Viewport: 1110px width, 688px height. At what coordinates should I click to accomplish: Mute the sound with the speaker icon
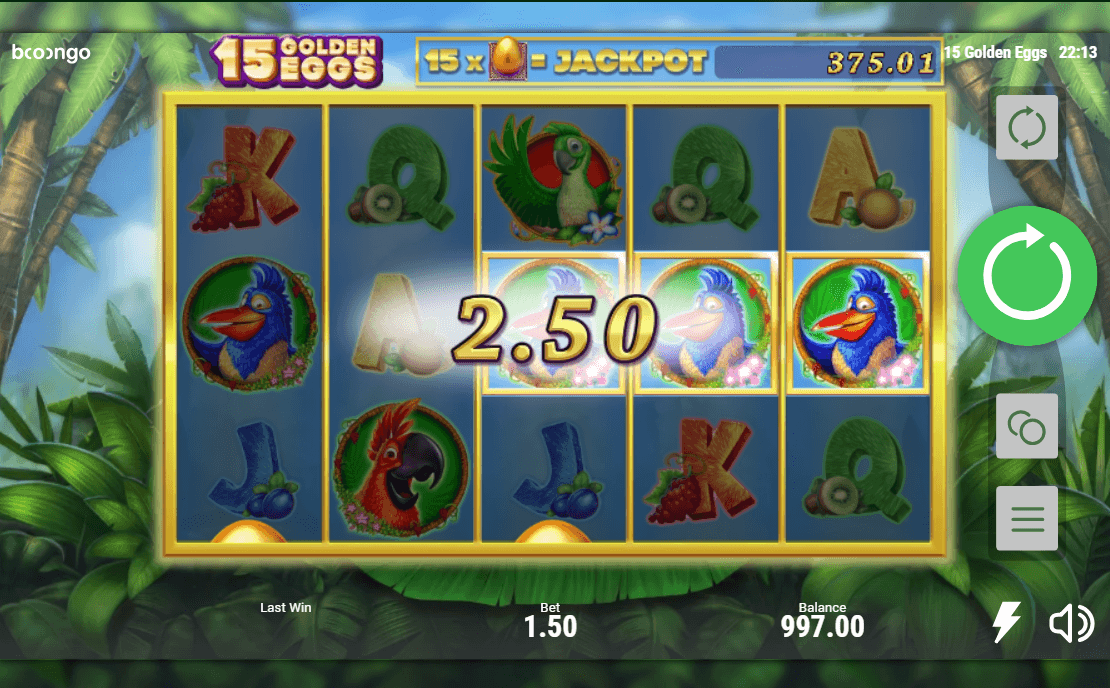[1071, 624]
